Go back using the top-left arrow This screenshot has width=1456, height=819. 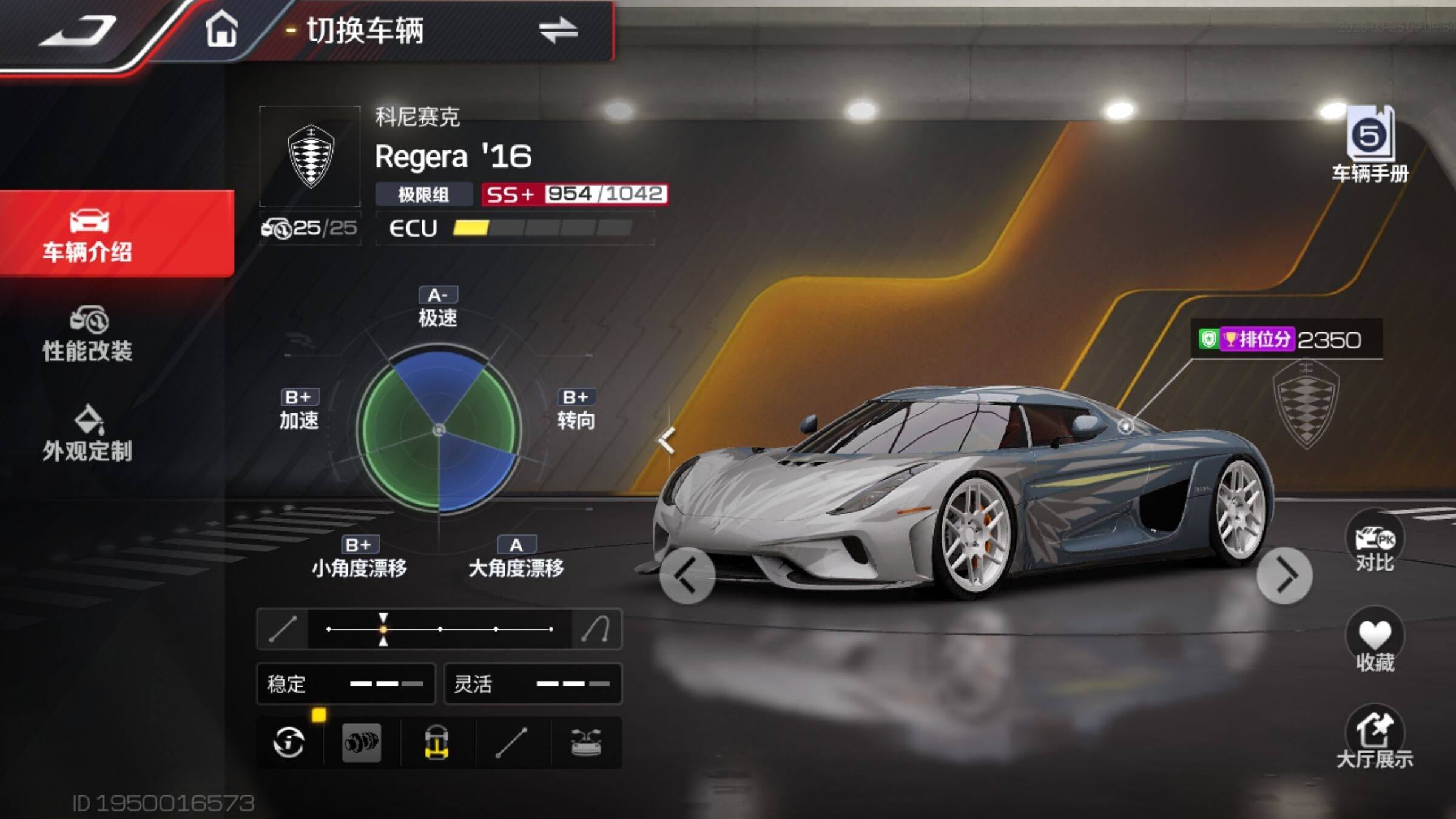tap(78, 30)
